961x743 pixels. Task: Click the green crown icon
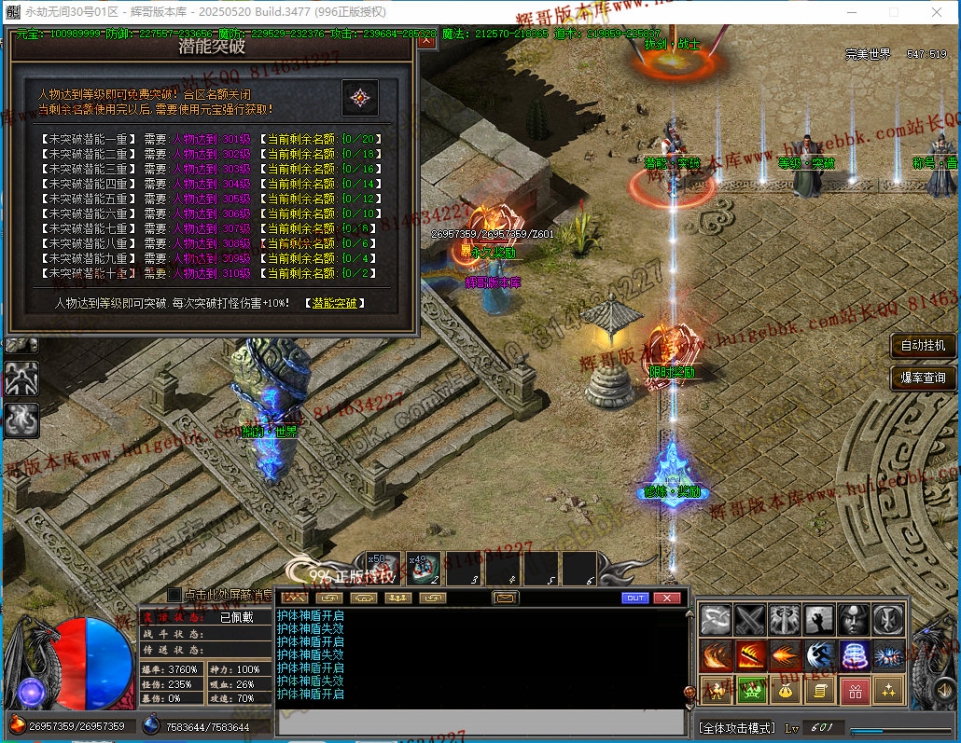coord(751,690)
